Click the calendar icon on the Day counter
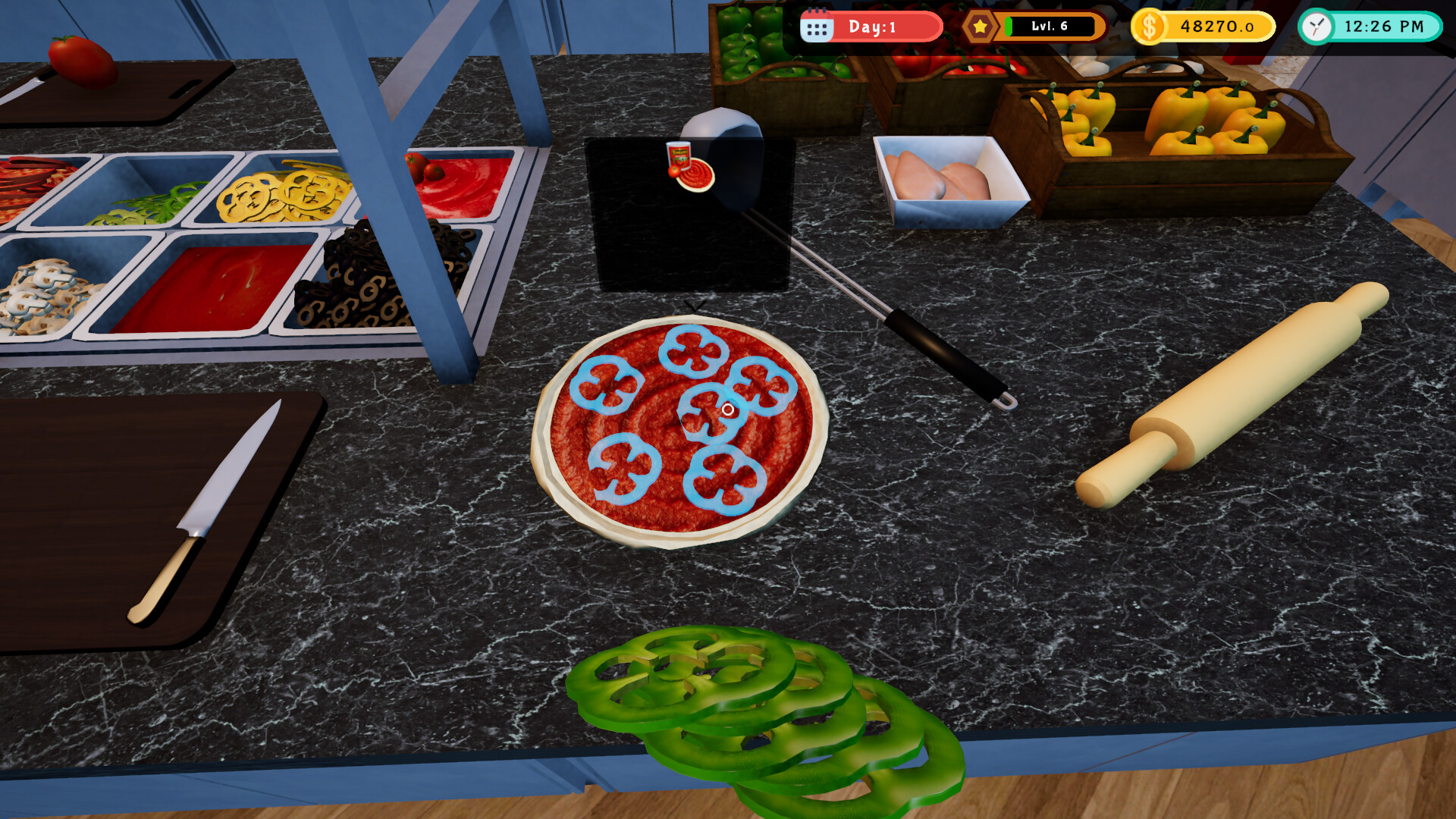 point(817,27)
